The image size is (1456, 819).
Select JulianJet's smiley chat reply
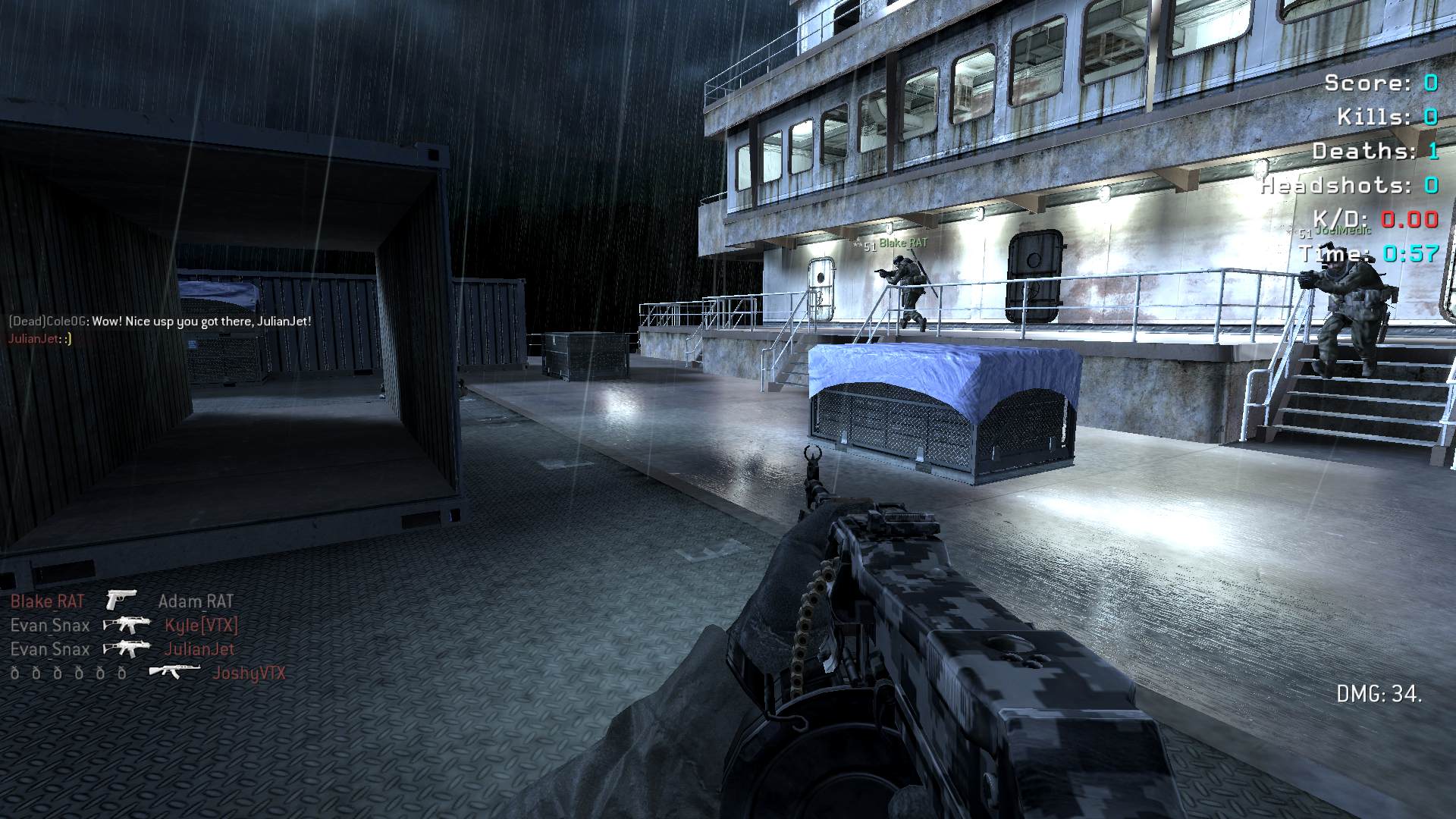point(39,339)
